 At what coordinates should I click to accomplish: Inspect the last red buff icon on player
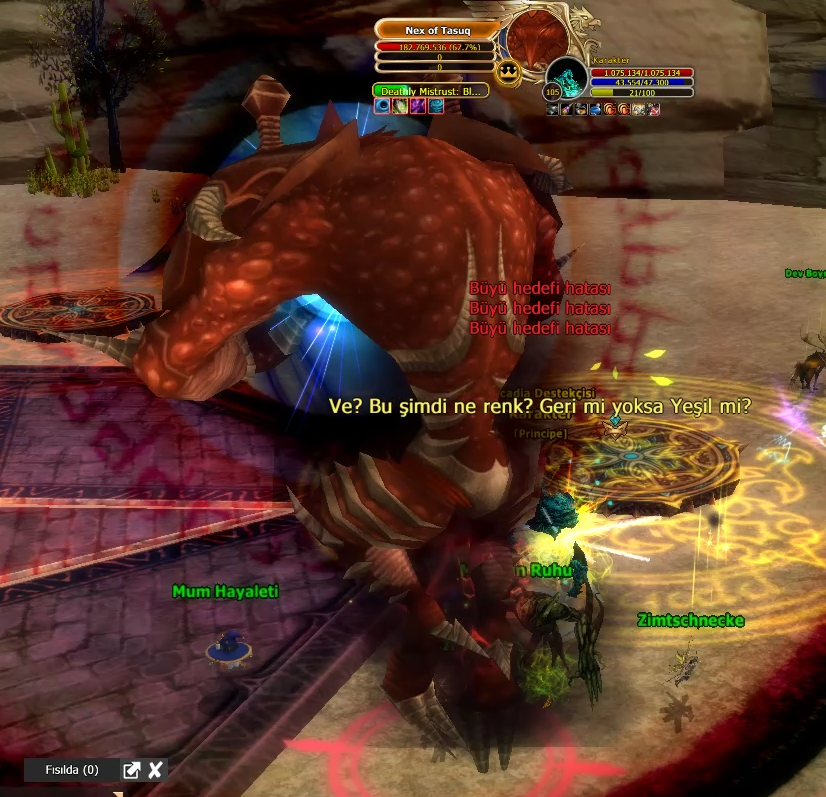point(654,109)
